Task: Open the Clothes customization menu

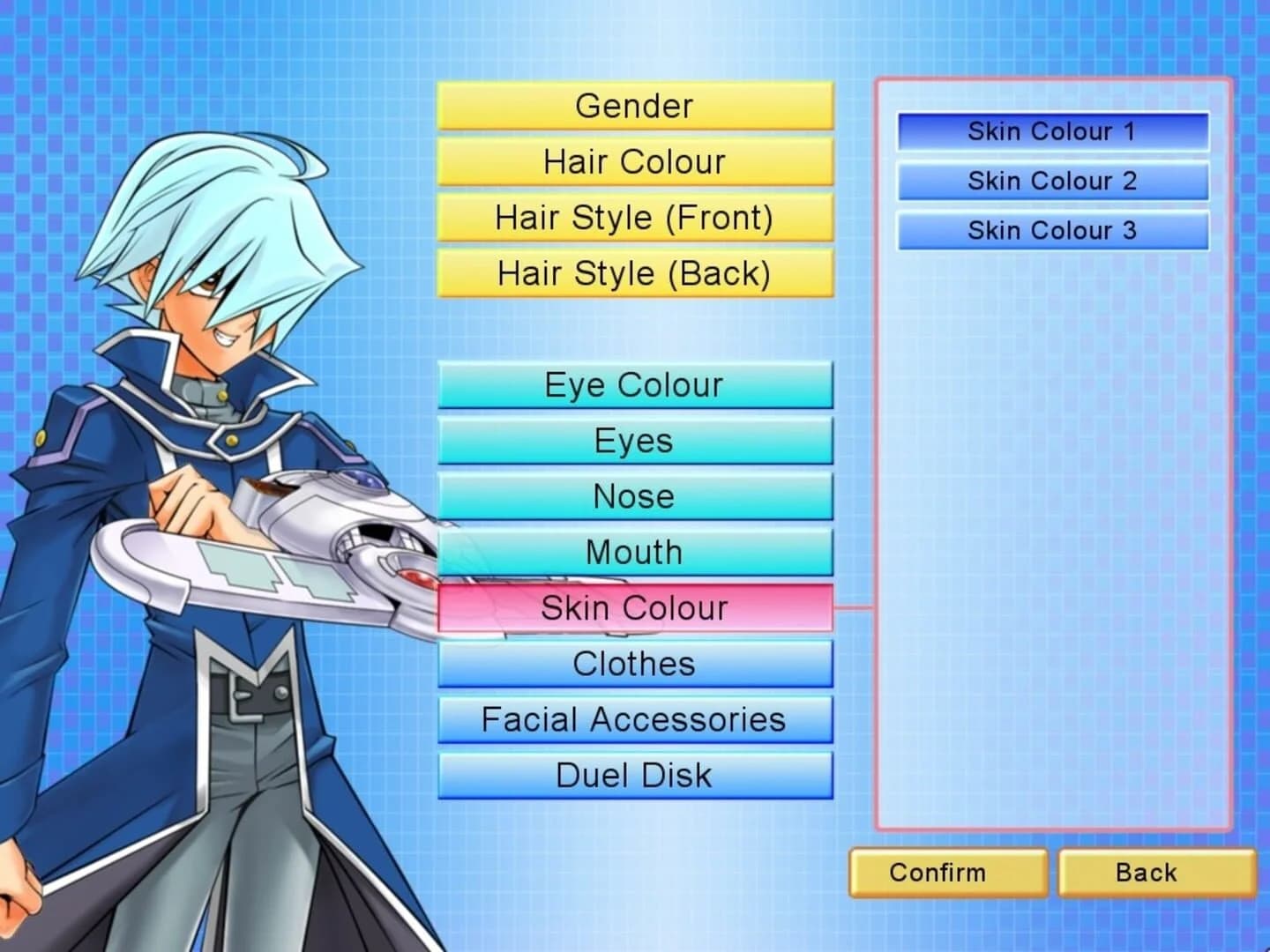Action: [x=633, y=663]
